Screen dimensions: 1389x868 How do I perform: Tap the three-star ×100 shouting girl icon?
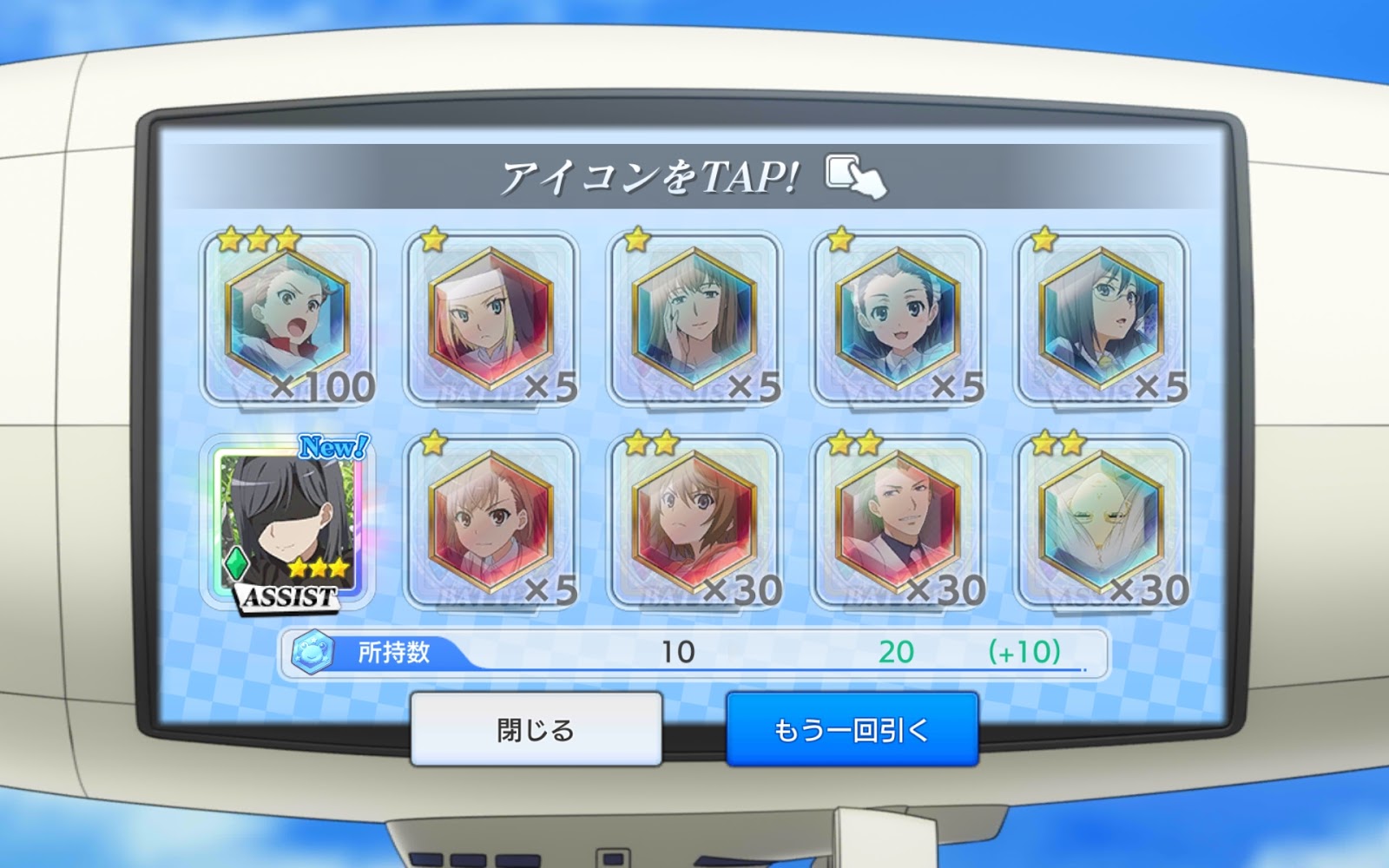[x=287, y=318]
